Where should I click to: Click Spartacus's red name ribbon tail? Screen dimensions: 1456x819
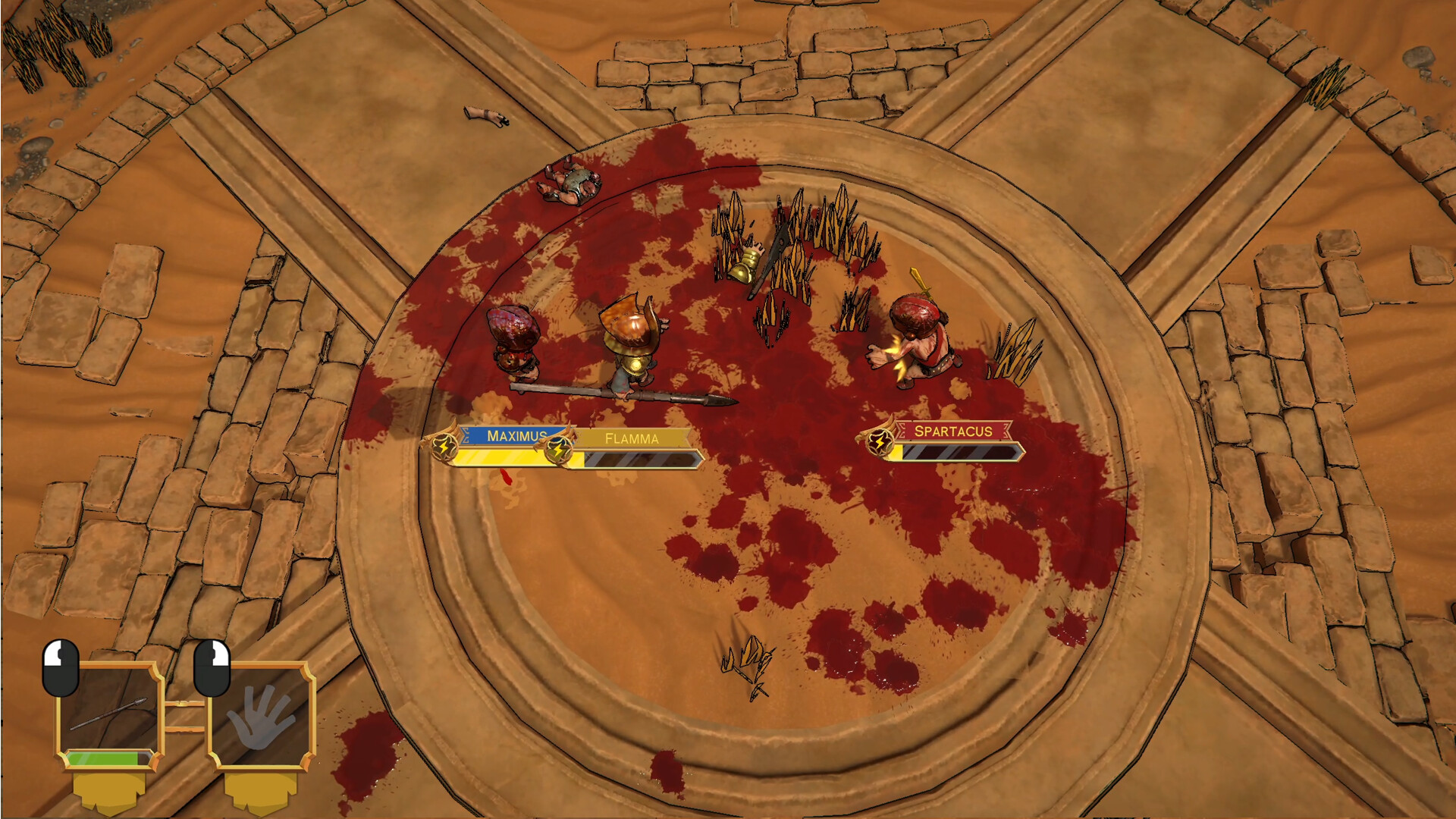(x=1009, y=432)
